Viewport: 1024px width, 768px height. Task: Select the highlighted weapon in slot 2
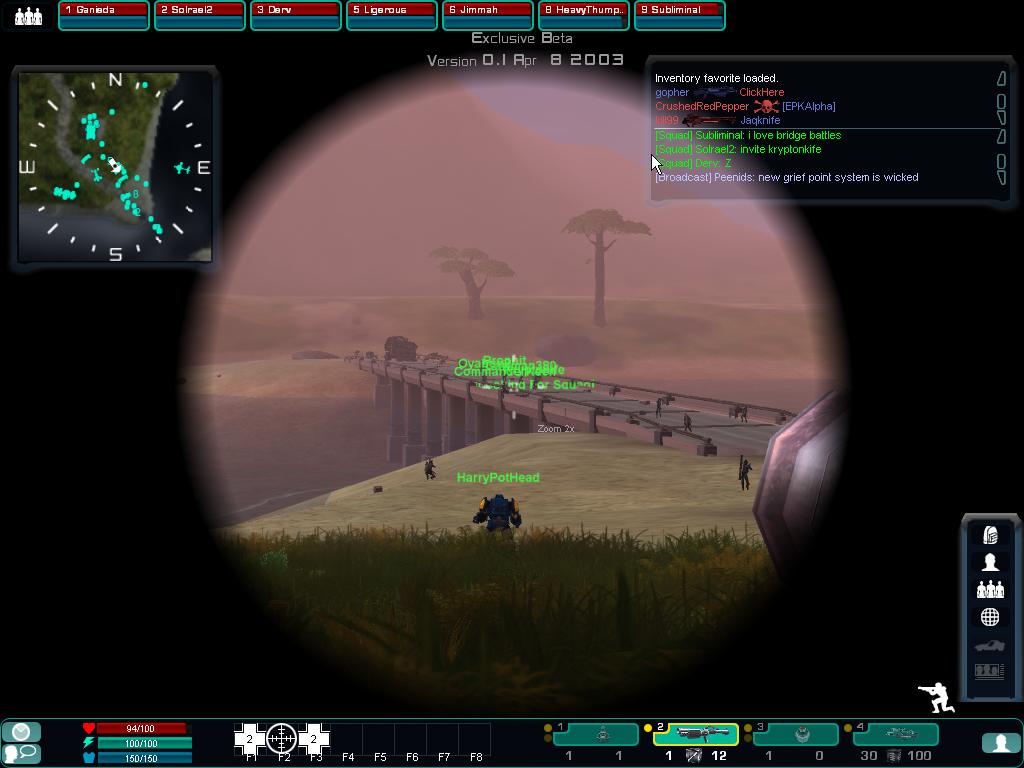point(696,735)
